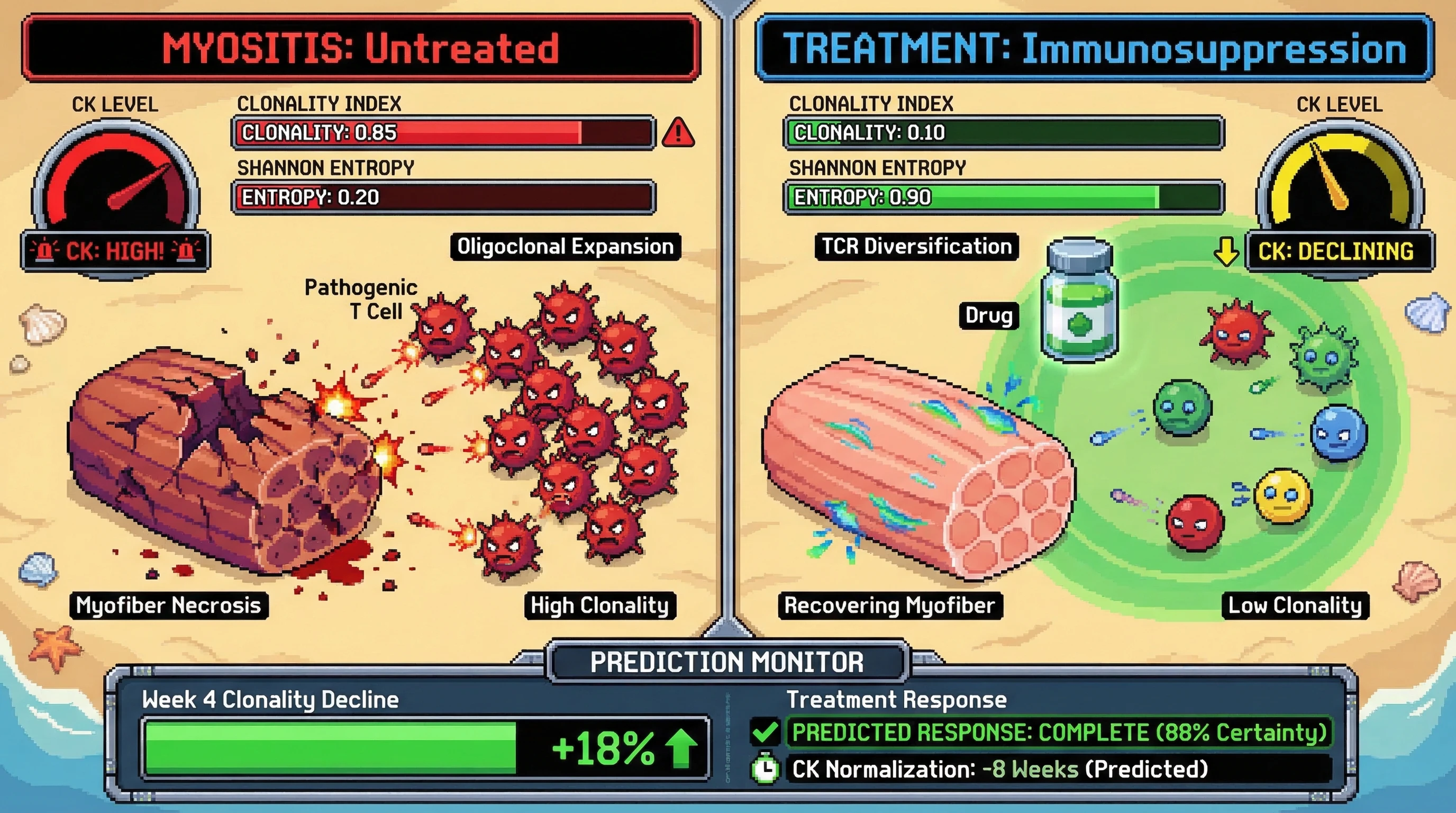Open the Recovering Myofiber label

point(890,606)
